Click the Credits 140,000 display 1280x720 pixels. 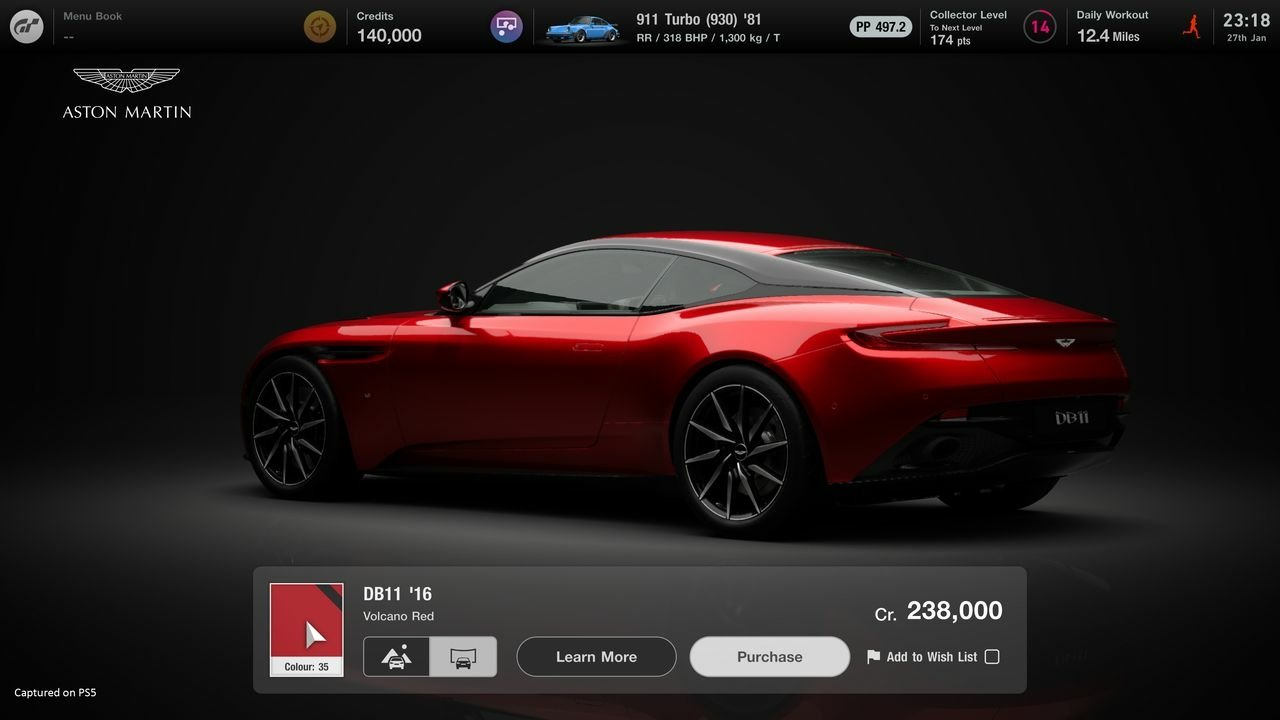coord(388,26)
